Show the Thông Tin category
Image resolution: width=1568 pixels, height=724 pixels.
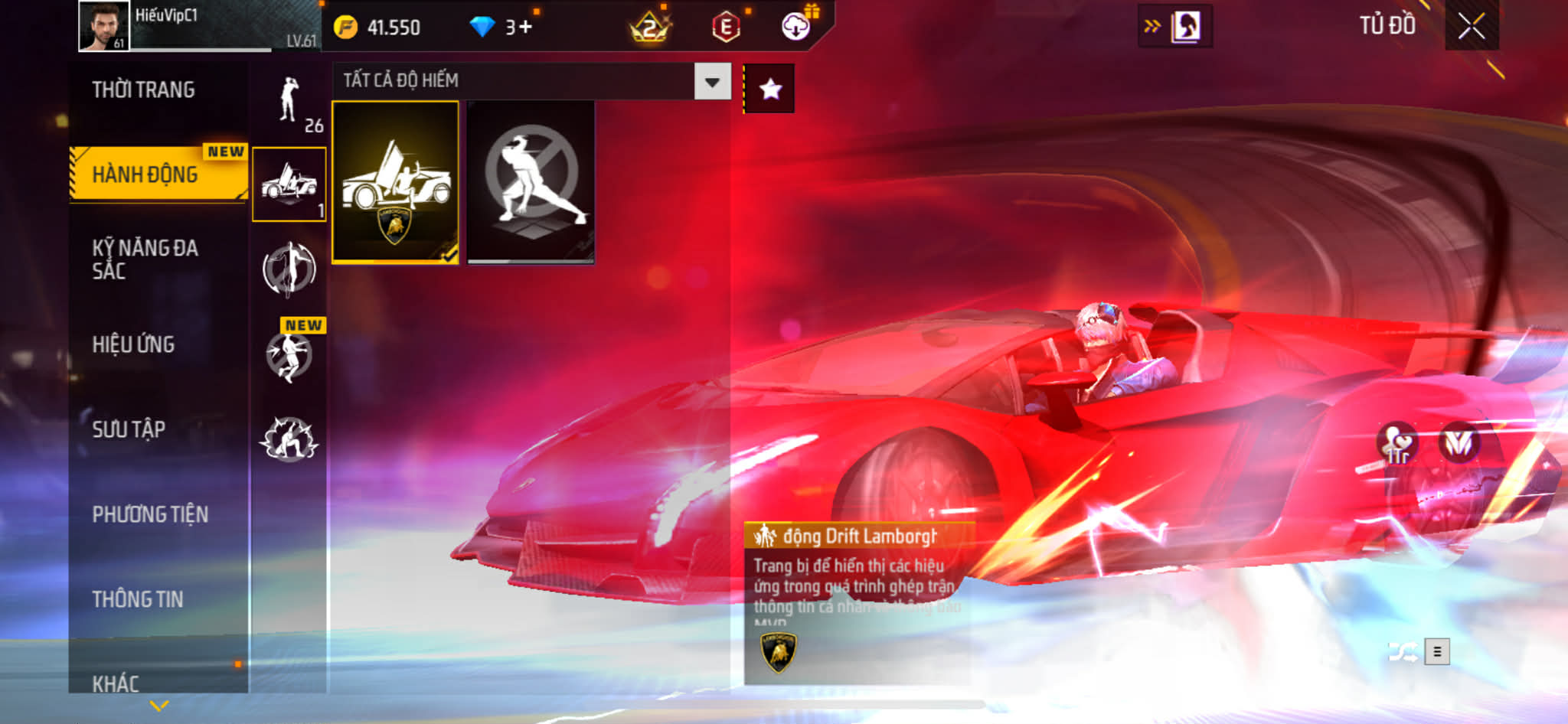pos(138,599)
